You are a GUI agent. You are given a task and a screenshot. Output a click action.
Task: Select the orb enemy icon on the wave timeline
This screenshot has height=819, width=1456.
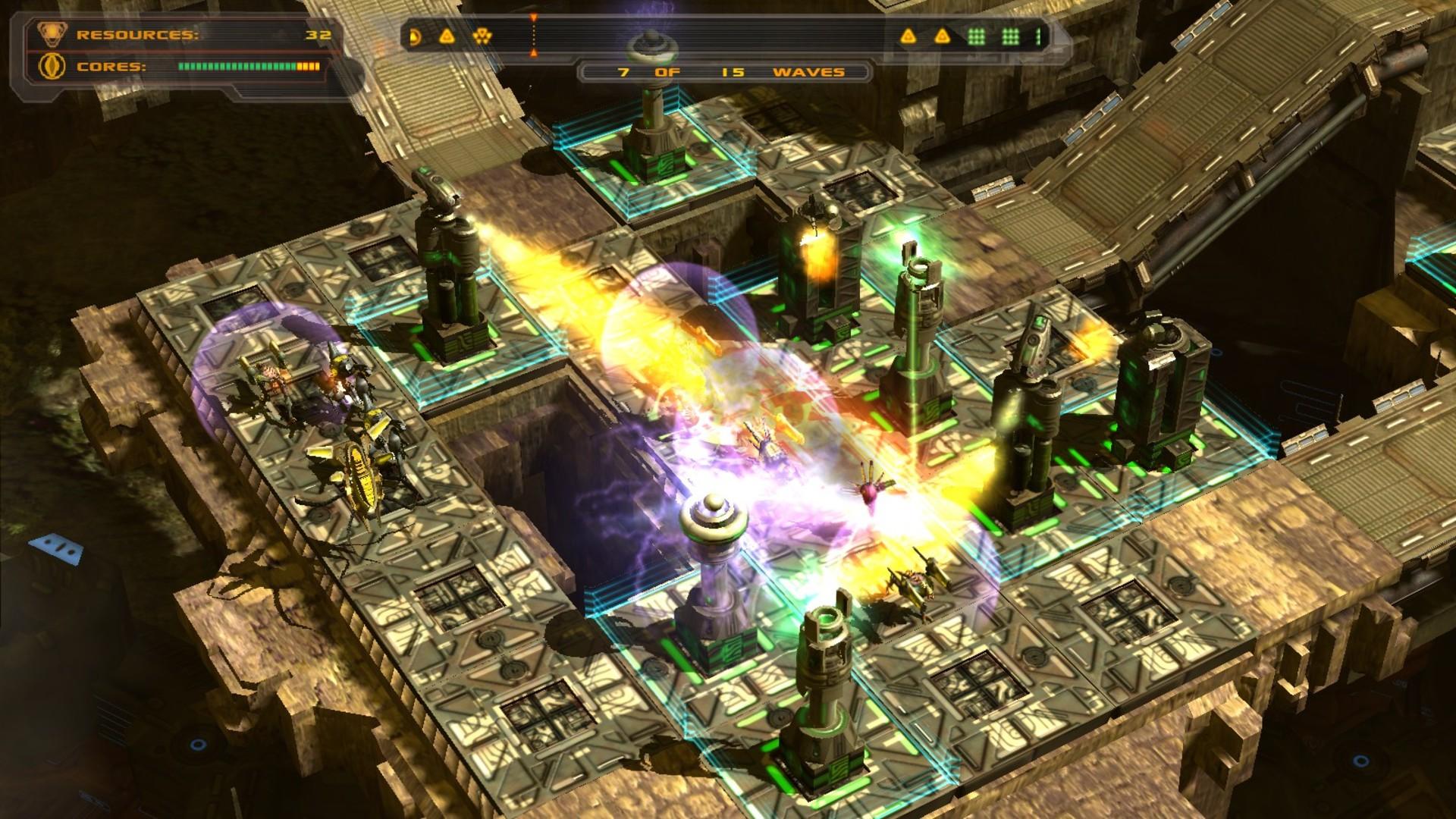pos(414,36)
